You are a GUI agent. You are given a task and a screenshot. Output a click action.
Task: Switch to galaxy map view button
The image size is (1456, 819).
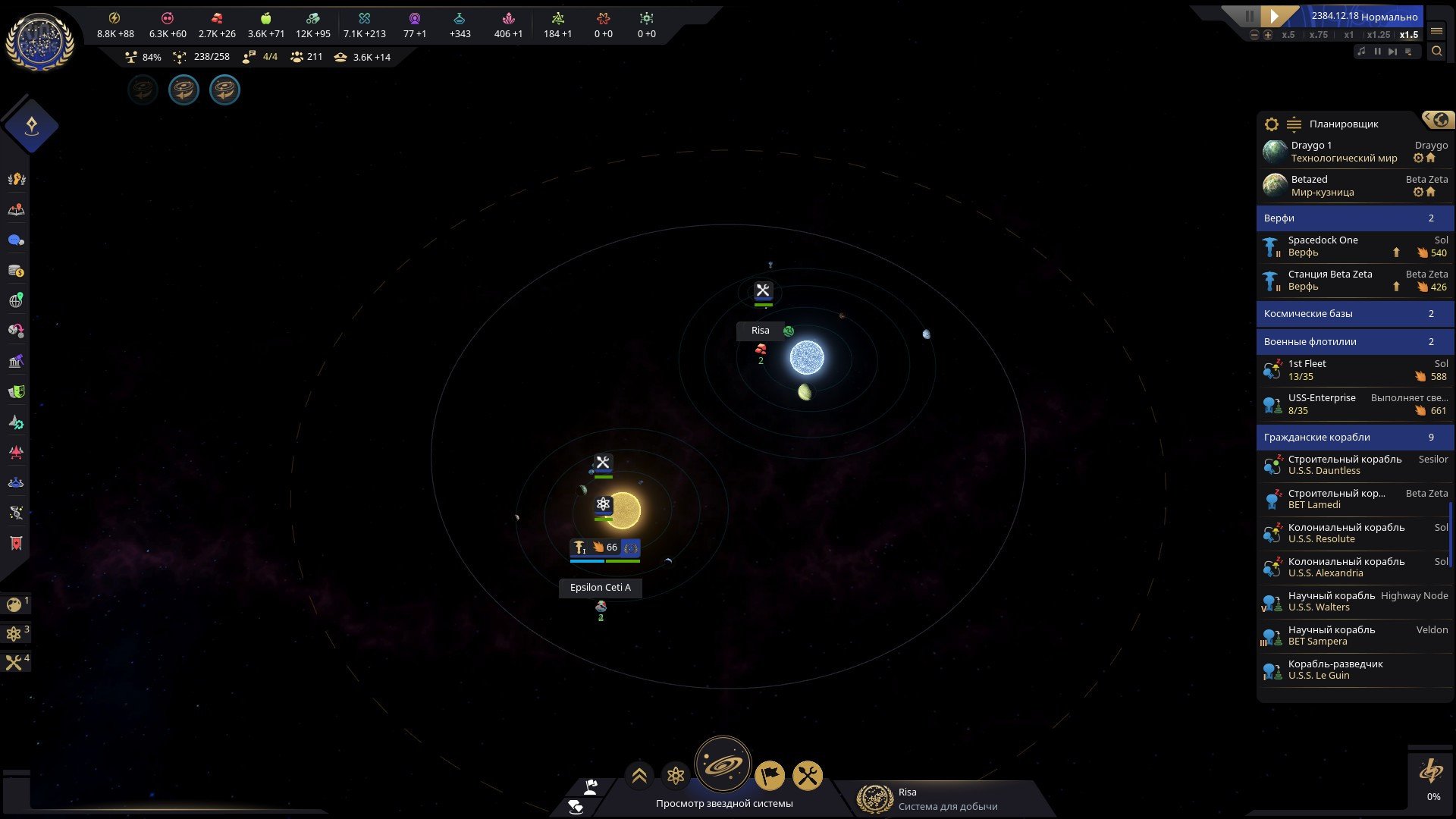(x=723, y=764)
